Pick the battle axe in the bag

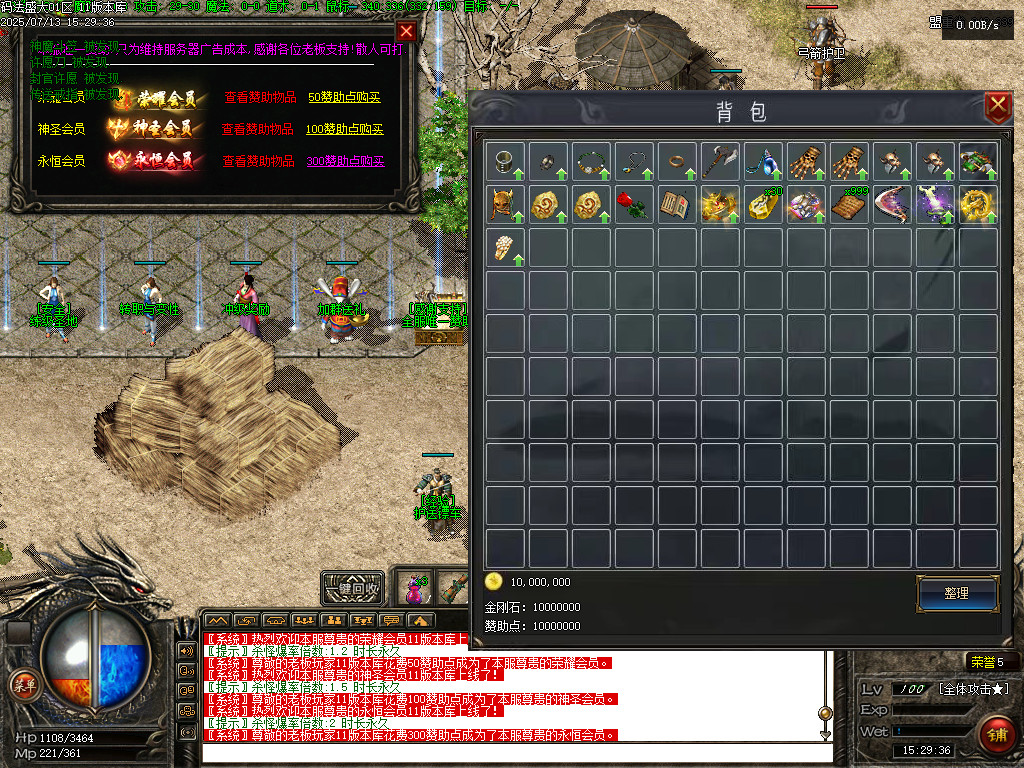[720, 160]
